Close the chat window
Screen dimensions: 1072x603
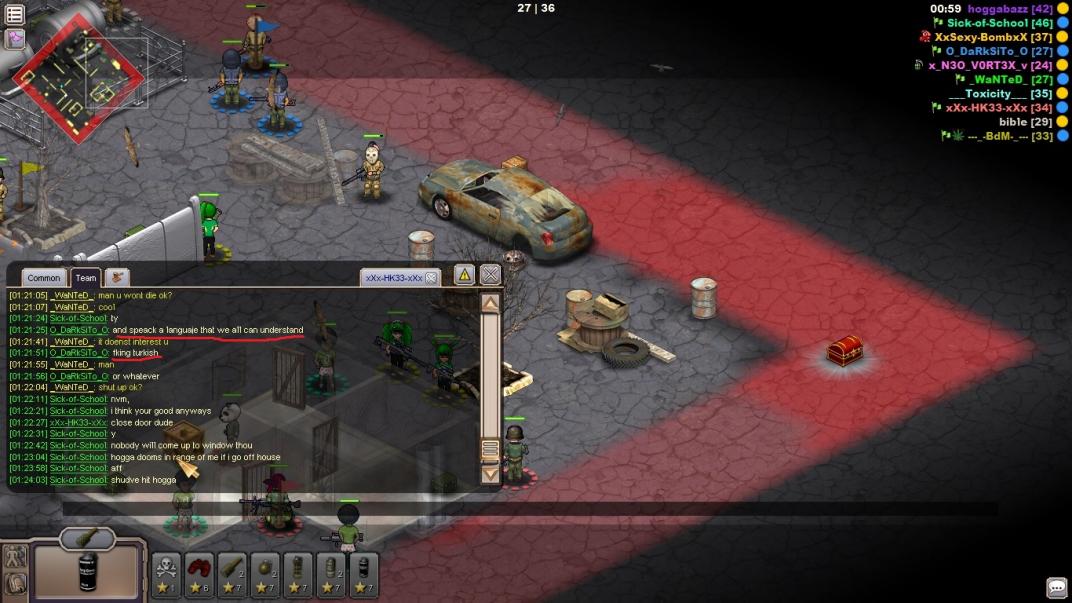[x=490, y=275]
